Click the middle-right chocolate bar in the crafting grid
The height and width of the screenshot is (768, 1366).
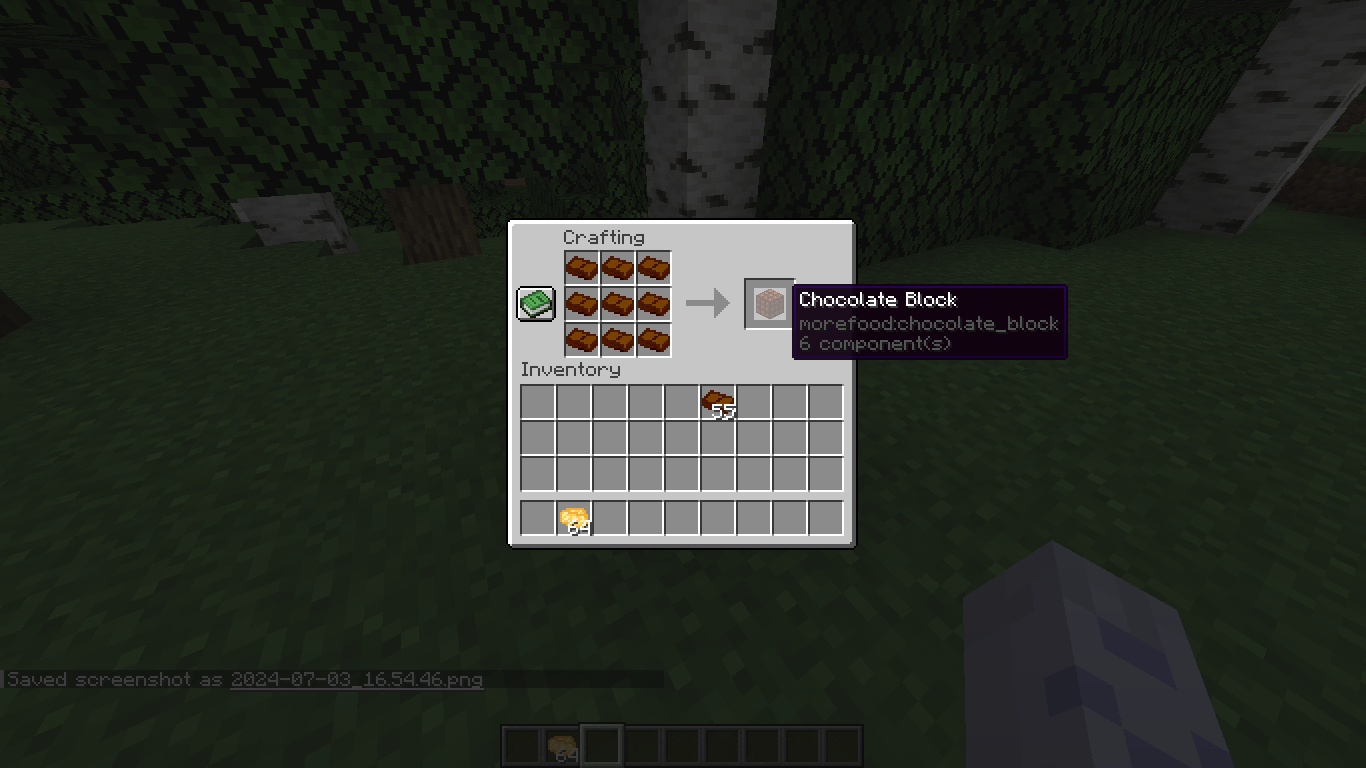pos(653,304)
